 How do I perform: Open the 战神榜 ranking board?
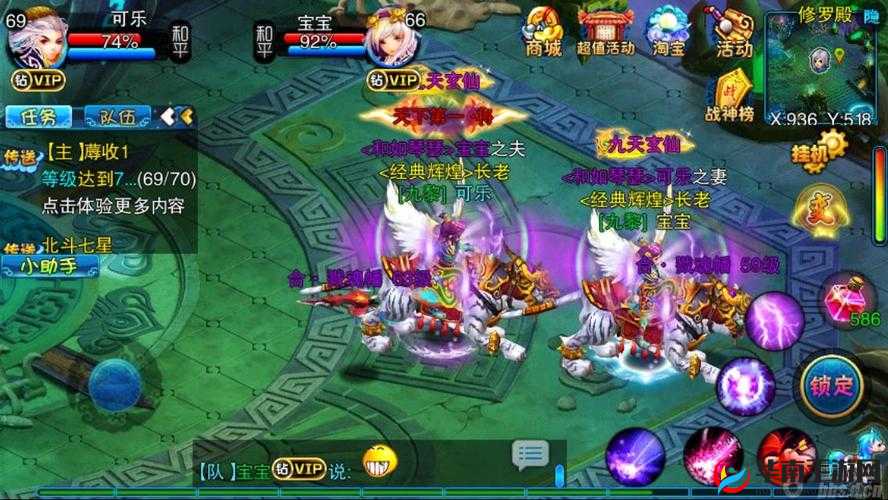point(729,94)
